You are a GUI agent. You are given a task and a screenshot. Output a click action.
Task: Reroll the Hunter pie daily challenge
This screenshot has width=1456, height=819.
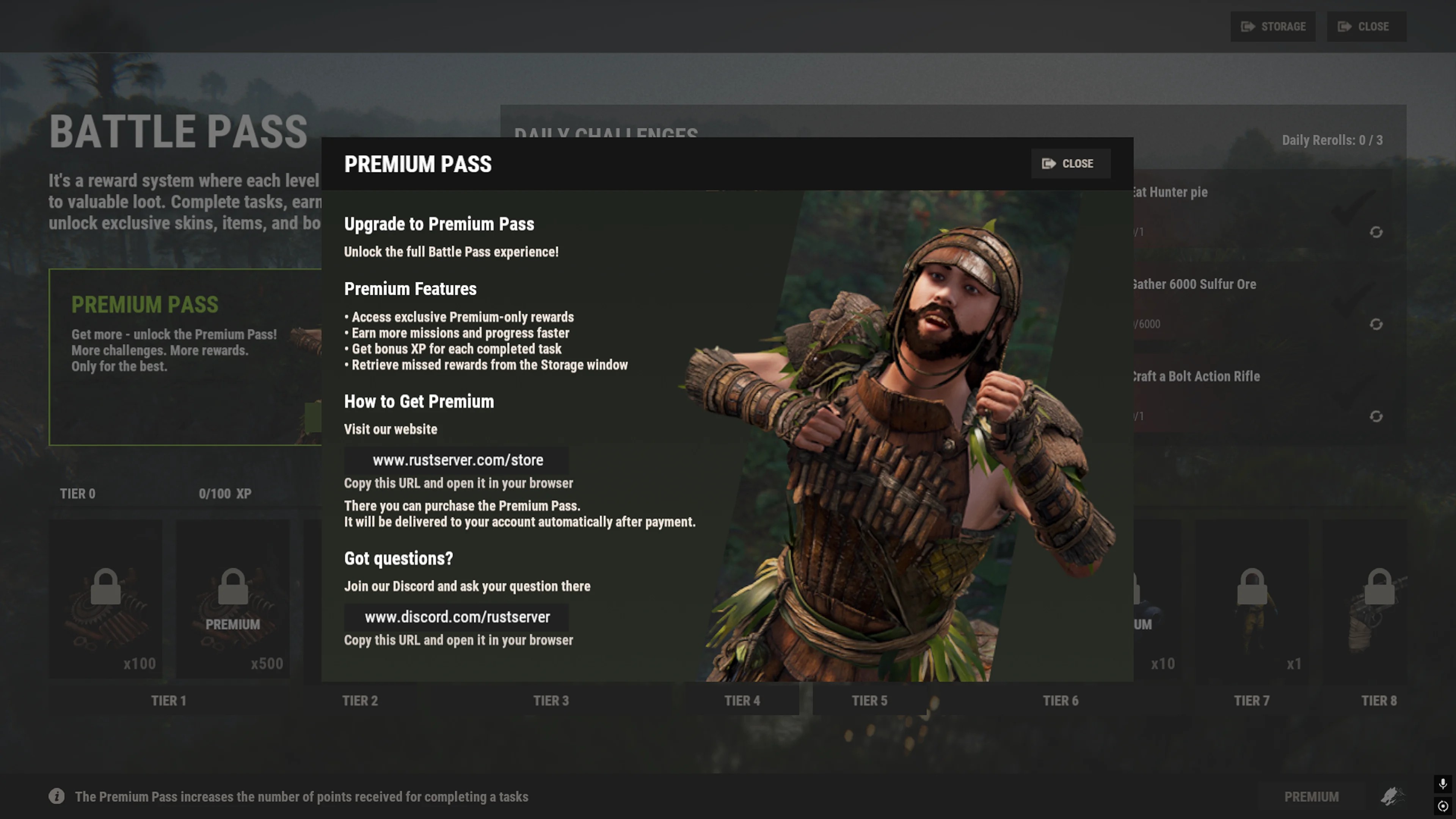coord(1376,232)
